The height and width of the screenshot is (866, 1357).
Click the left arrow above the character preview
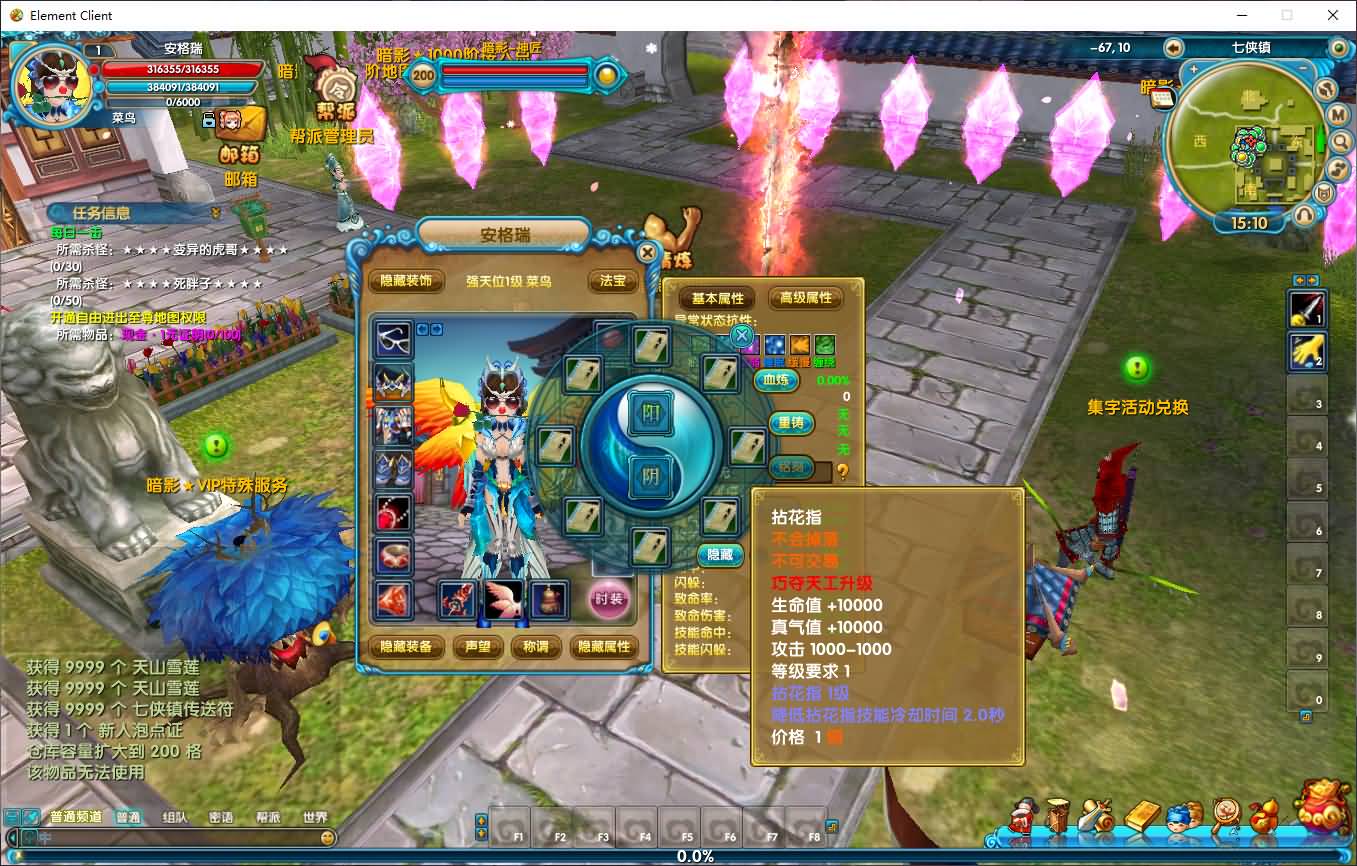point(422,330)
